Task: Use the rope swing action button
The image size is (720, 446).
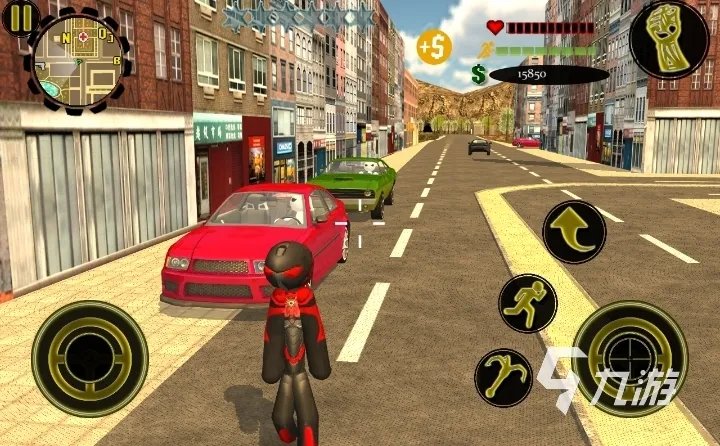Action: (x=503, y=378)
